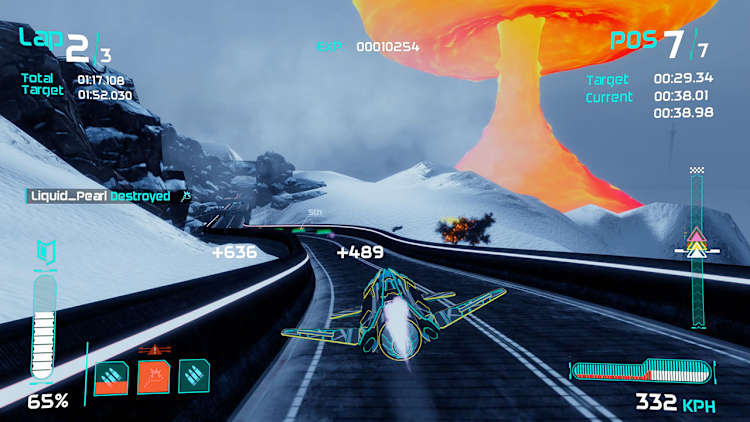Click the incoming-threat warning icon above weapons
Viewport: 750px width, 422px height.
[154, 350]
